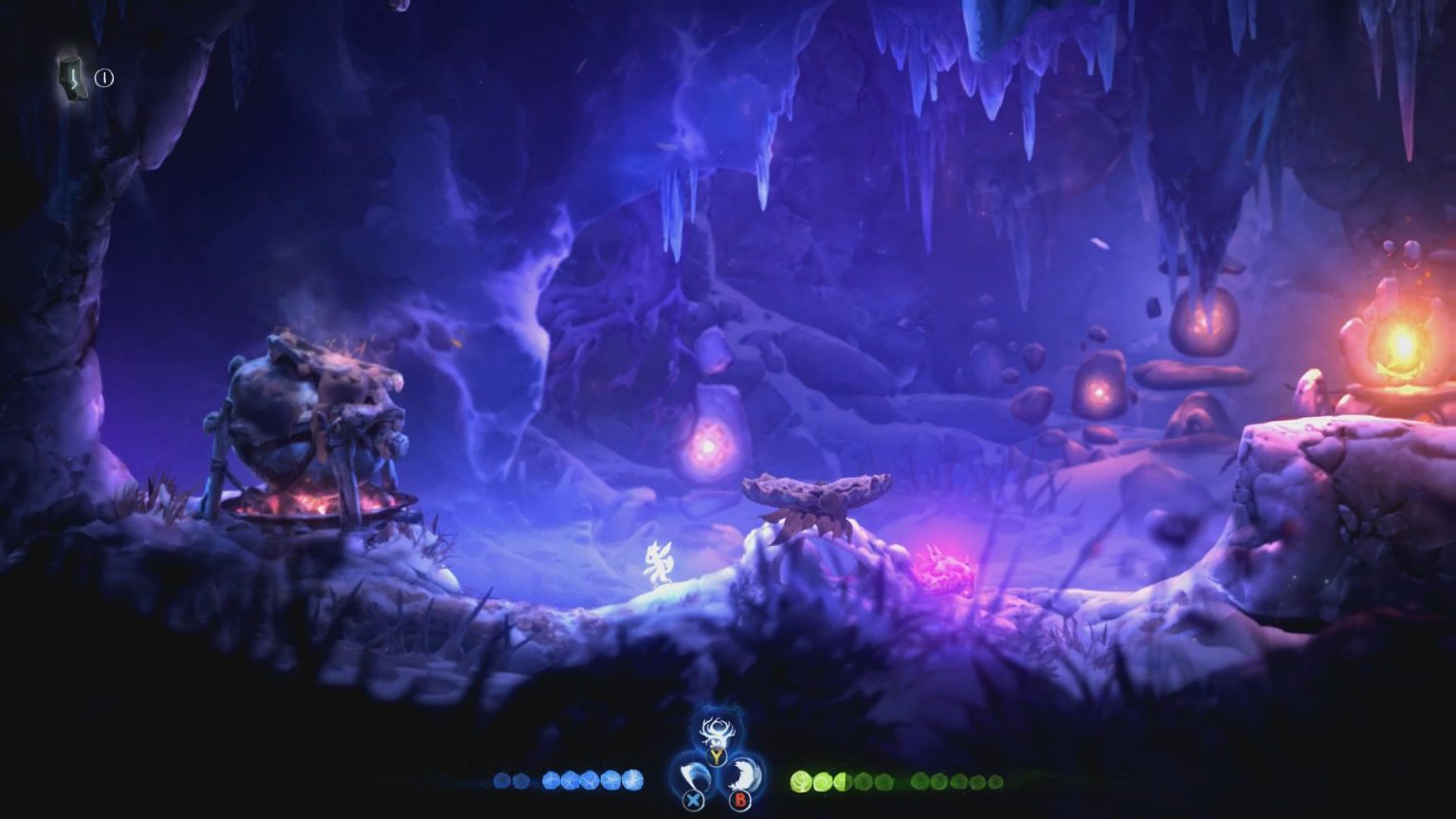Toggle the Y button prompt under the antler icon

[717, 755]
